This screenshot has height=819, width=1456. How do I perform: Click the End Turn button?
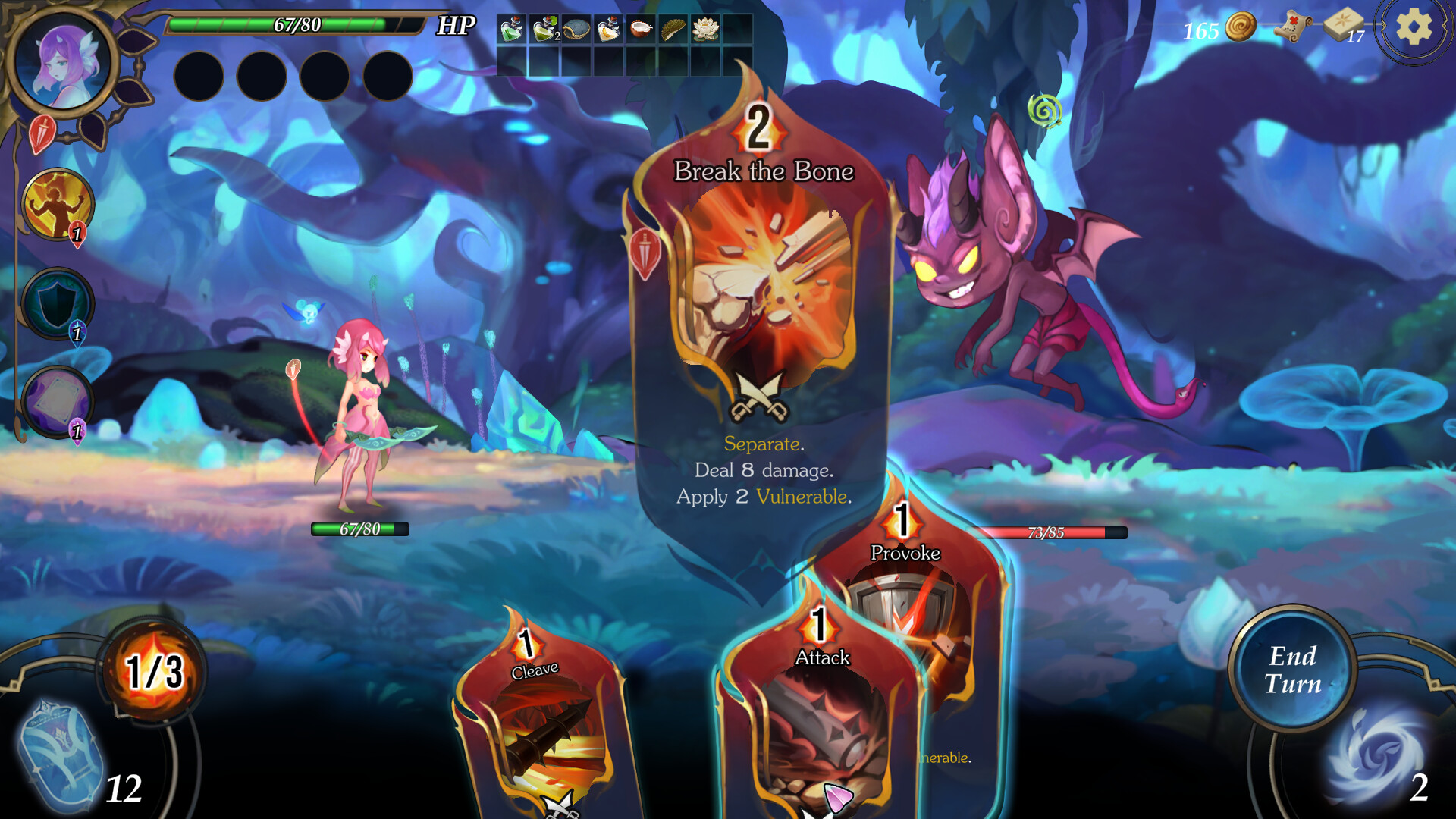tap(1292, 669)
